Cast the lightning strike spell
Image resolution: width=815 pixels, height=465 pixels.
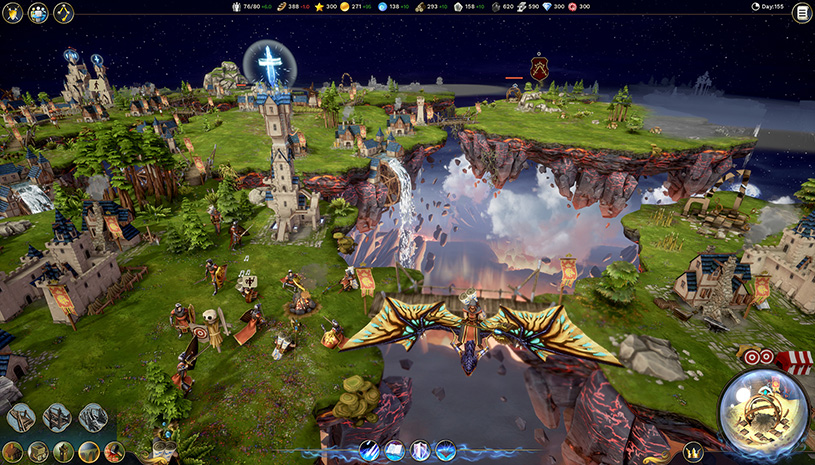pos(369,451)
